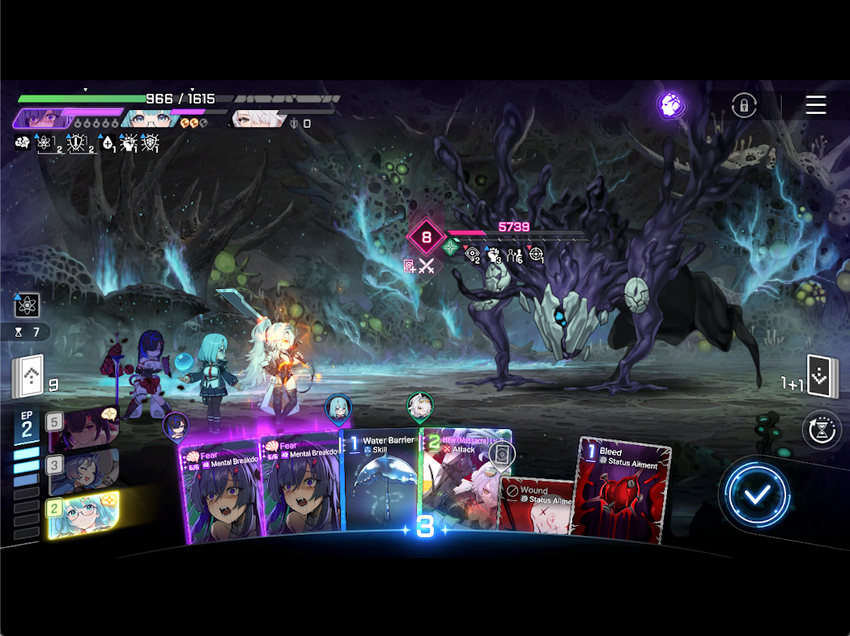Select the Bleed status ailment card
This screenshot has height=636, width=850.
point(621,488)
